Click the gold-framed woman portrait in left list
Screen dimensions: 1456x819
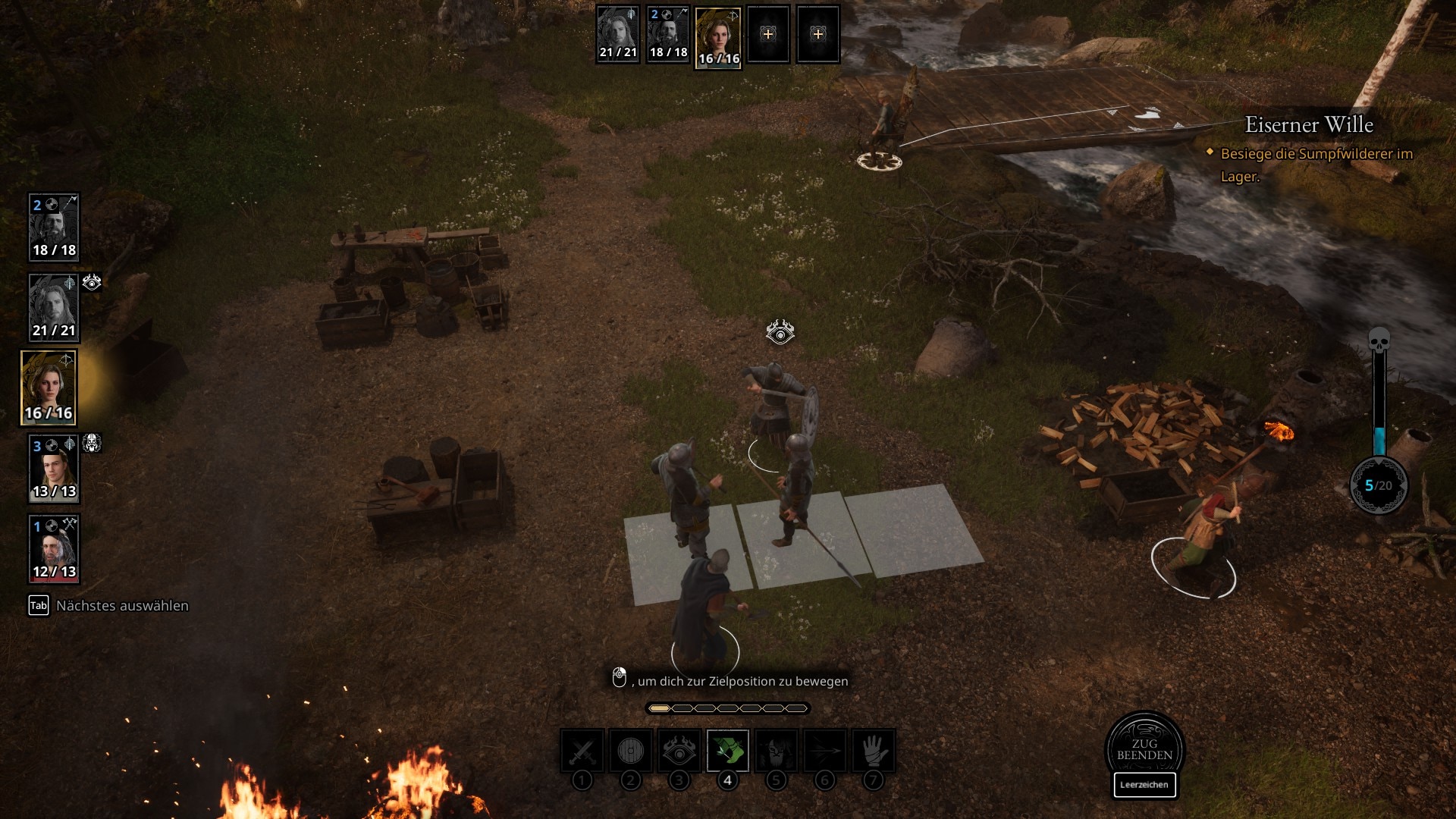[49, 388]
